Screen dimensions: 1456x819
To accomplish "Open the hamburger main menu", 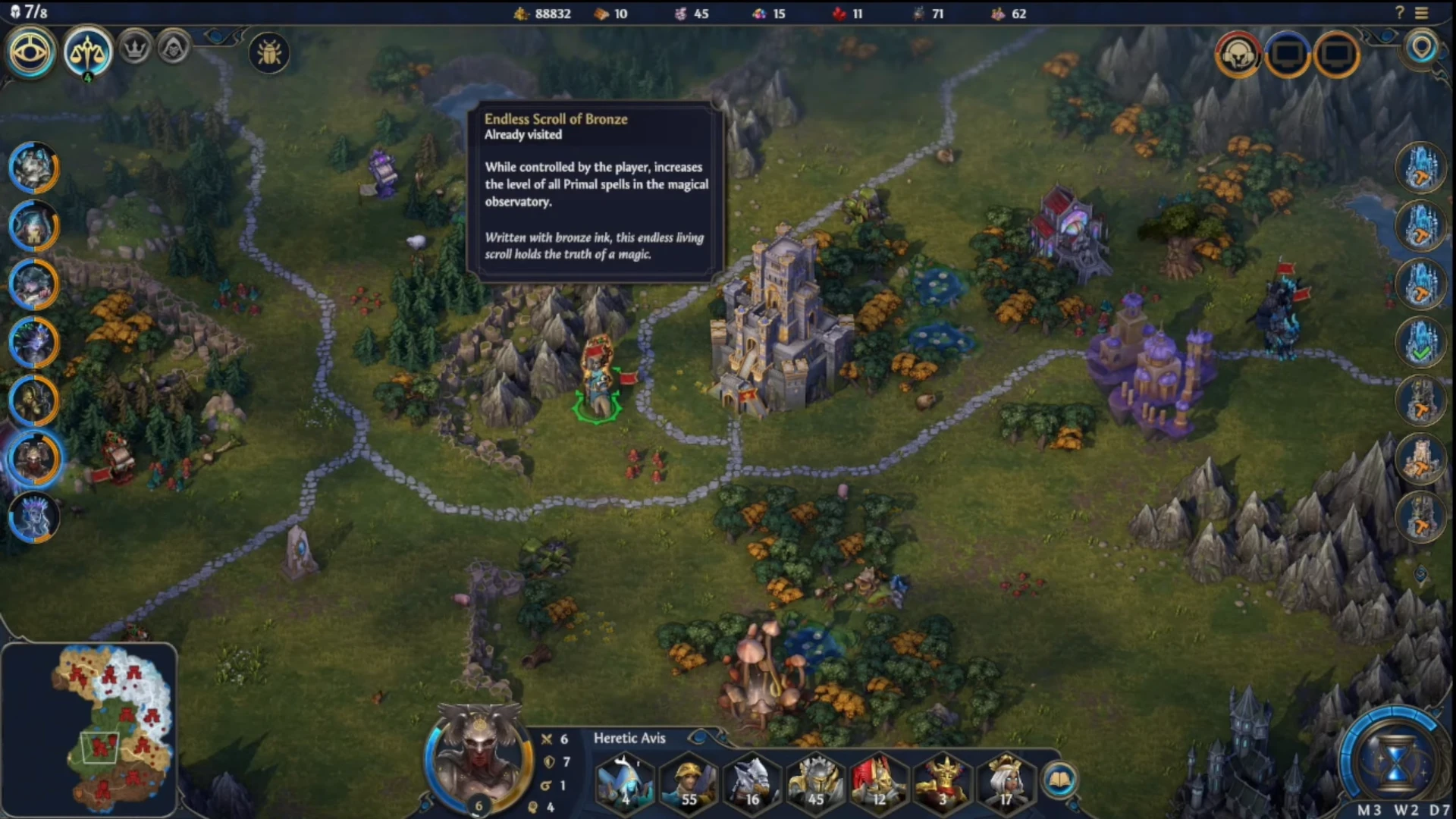I will 1422,13.
